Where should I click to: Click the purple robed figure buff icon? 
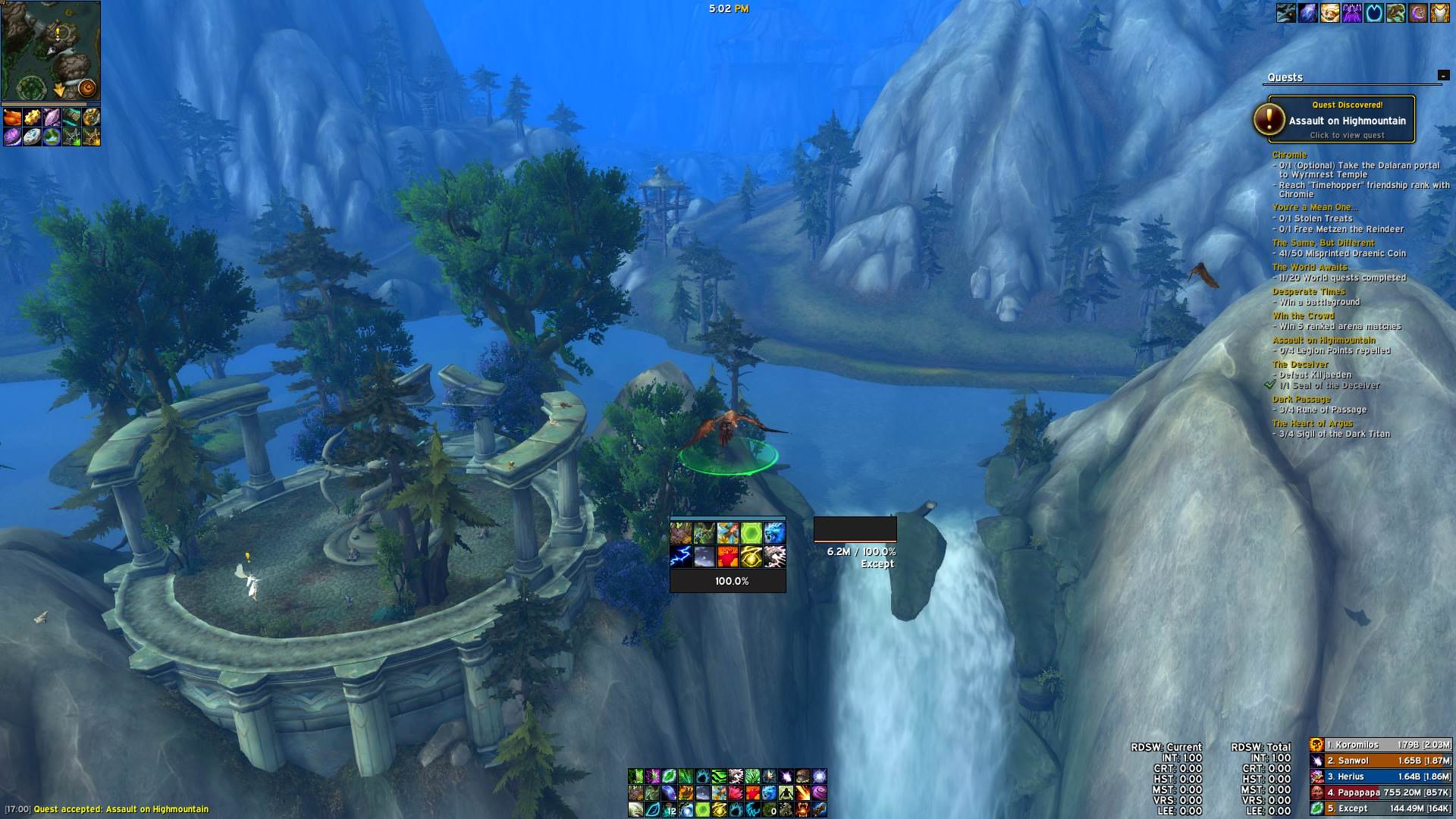coord(1351,13)
